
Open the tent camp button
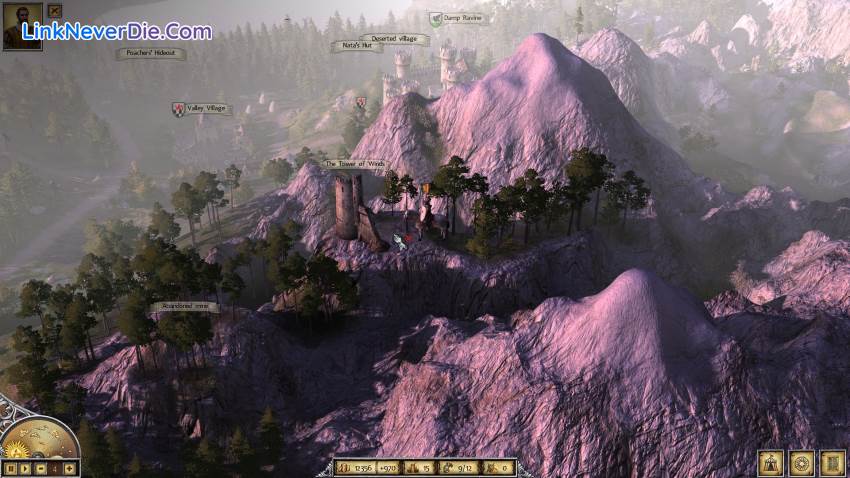pos(771,463)
